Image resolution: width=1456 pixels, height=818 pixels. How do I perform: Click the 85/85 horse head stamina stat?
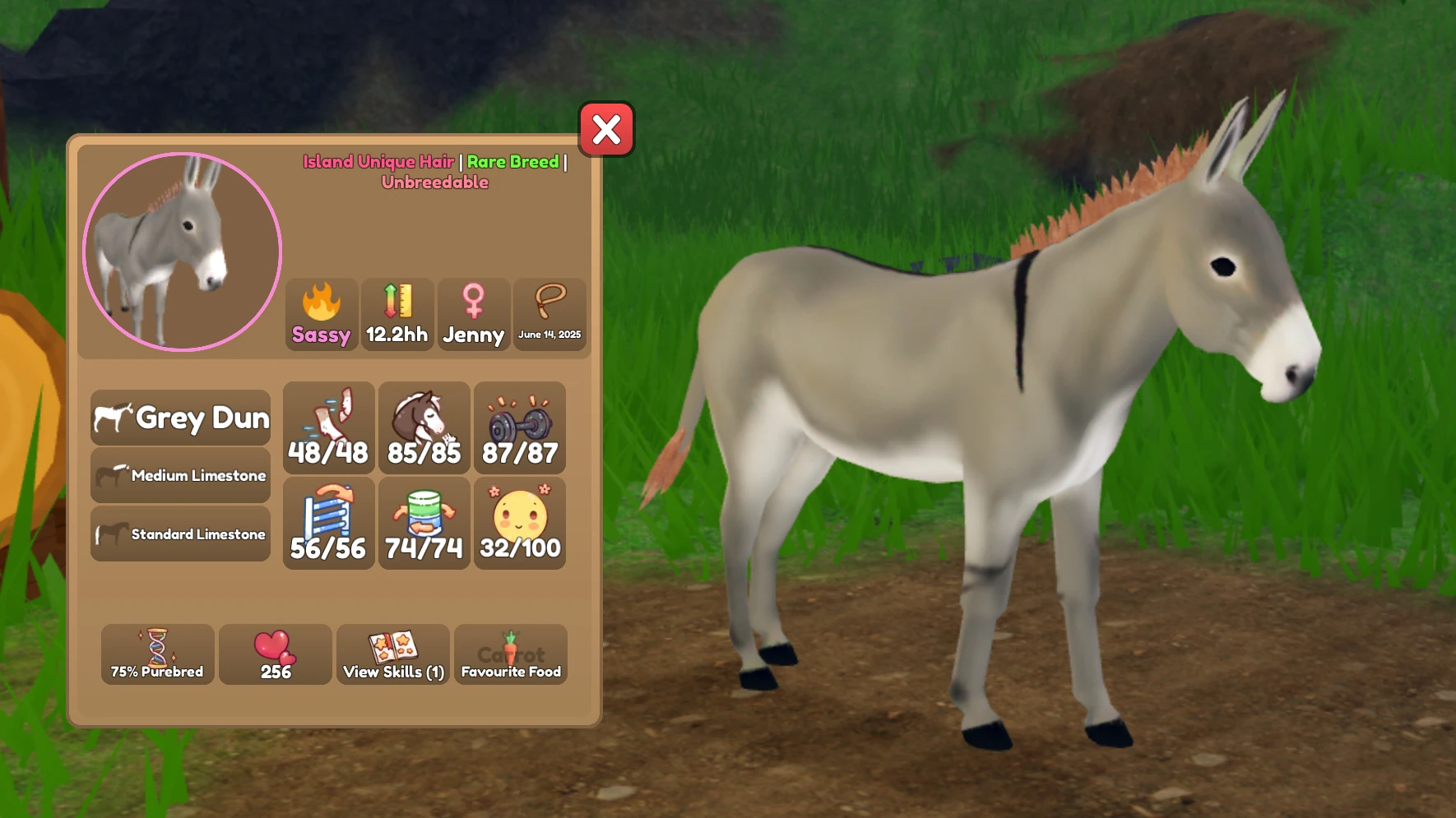pos(424,427)
